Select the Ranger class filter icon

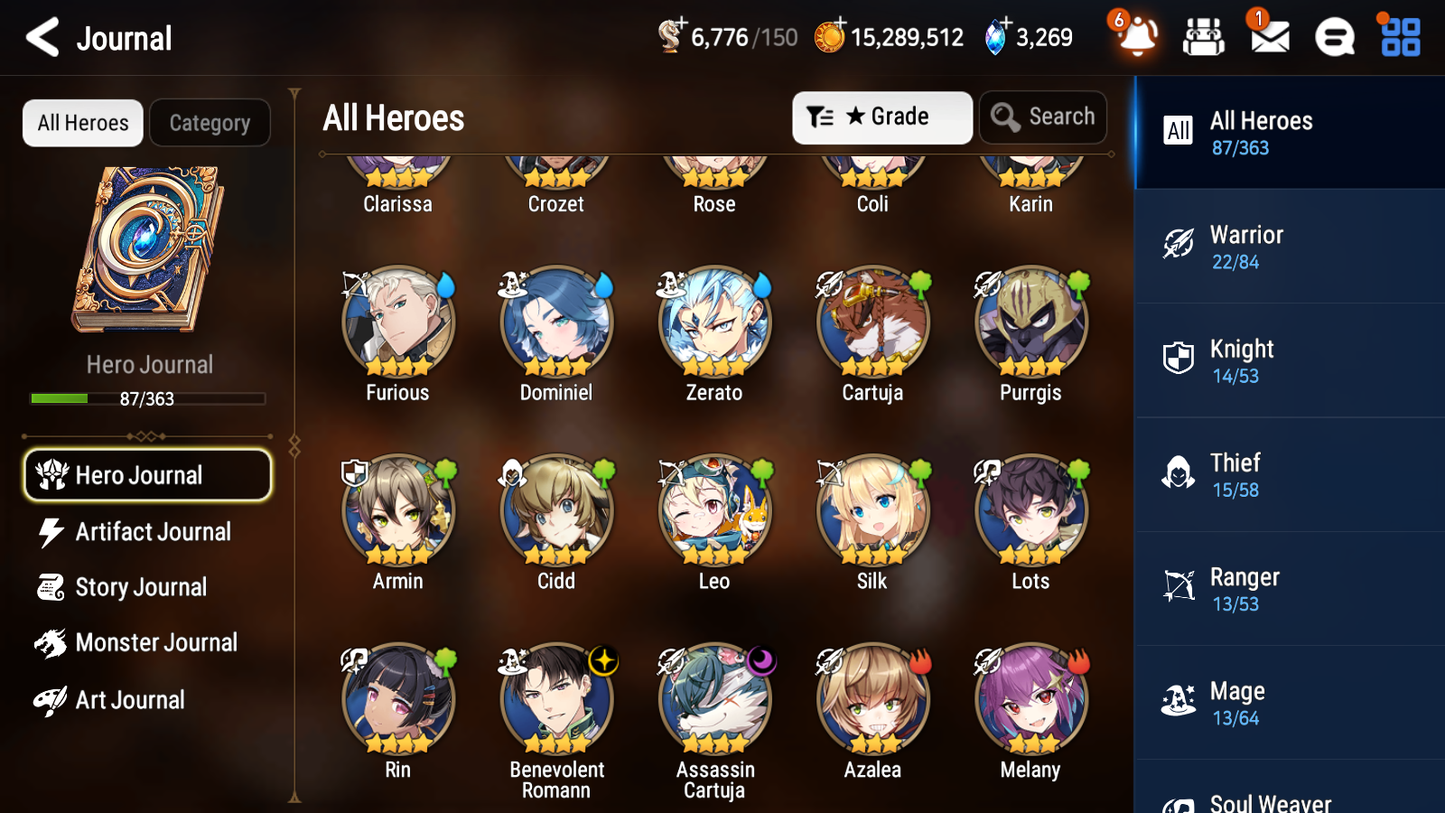click(x=1178, y=588)
